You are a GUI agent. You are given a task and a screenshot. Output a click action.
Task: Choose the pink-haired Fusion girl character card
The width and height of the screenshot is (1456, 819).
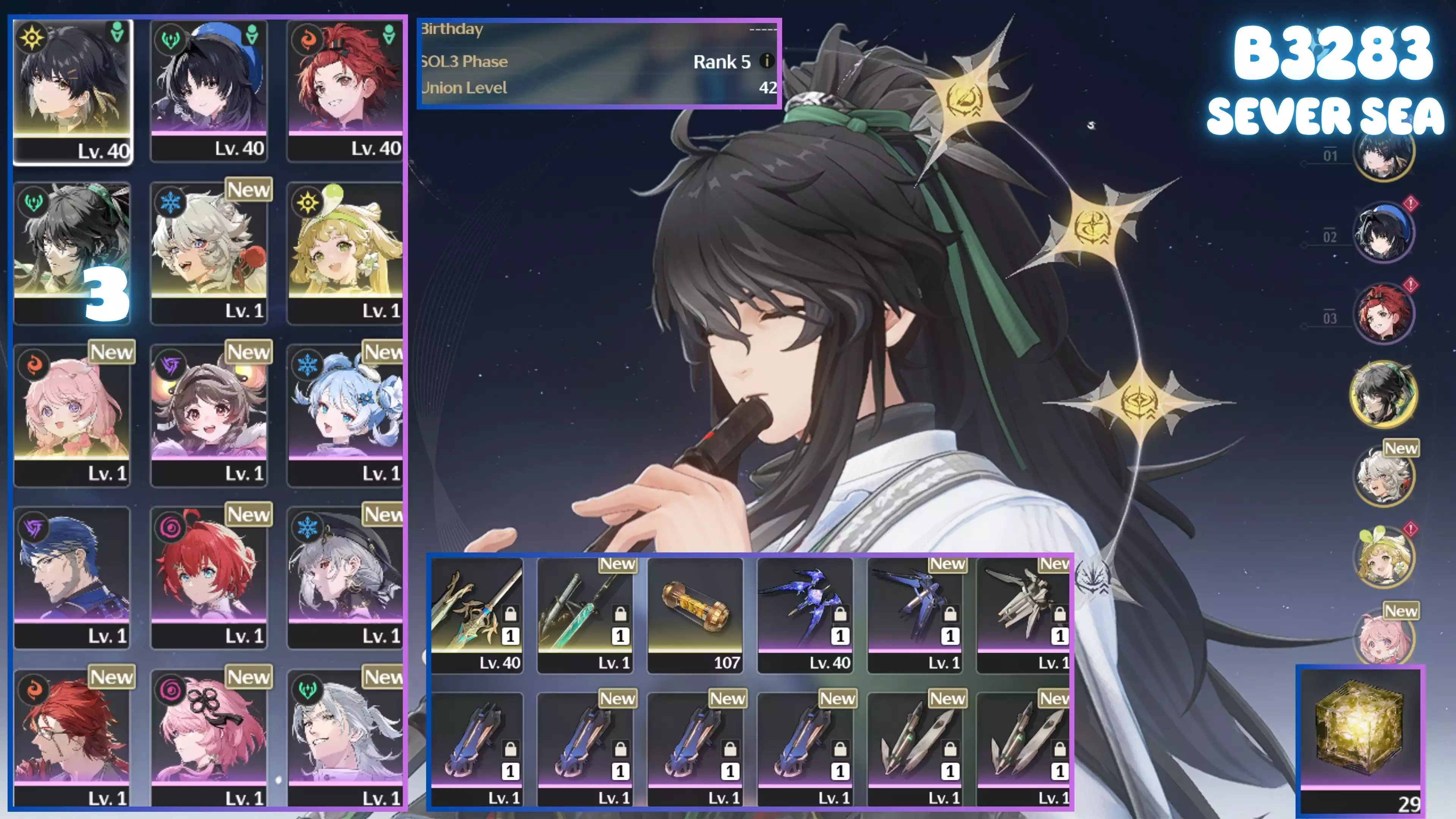tap(72, 414)
